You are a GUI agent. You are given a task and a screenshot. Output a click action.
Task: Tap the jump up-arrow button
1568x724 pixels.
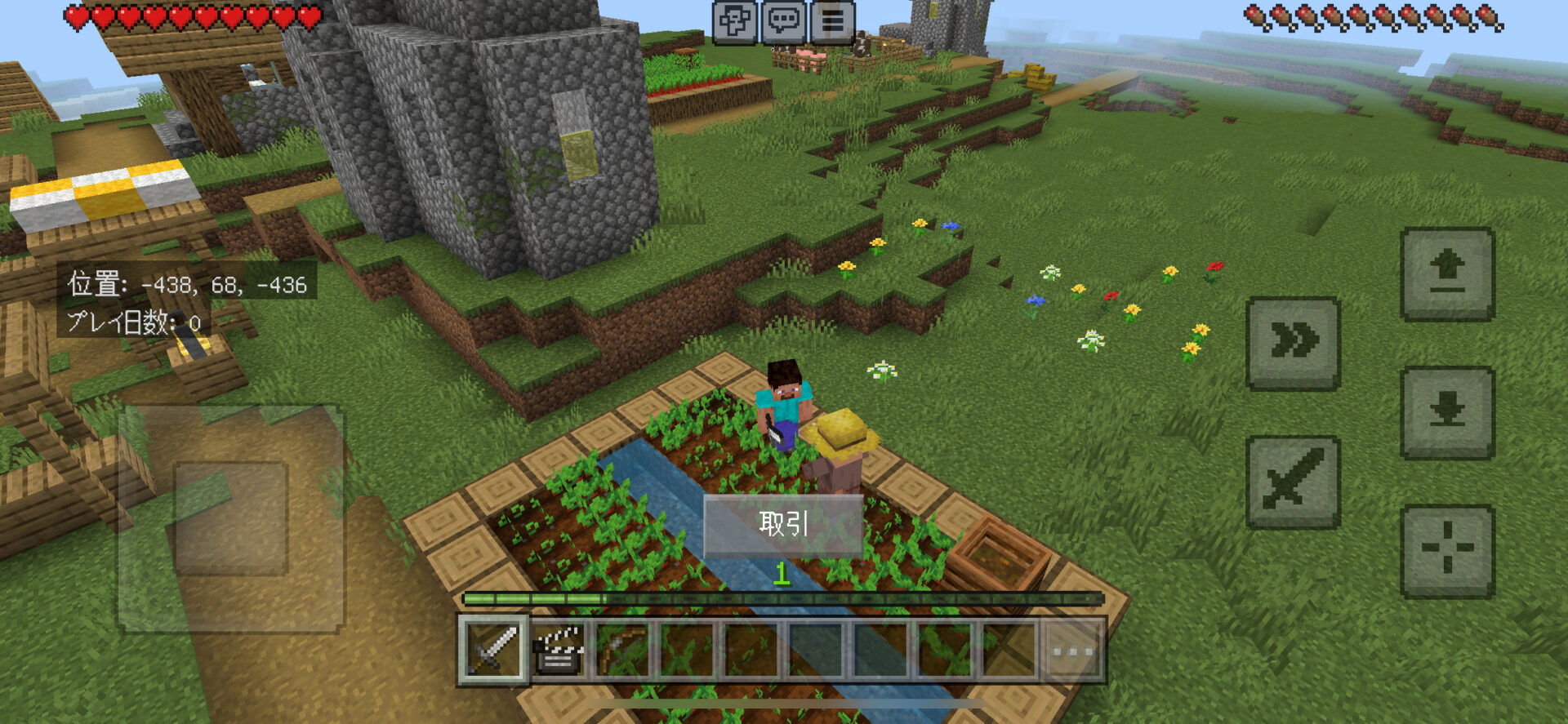1447,273
